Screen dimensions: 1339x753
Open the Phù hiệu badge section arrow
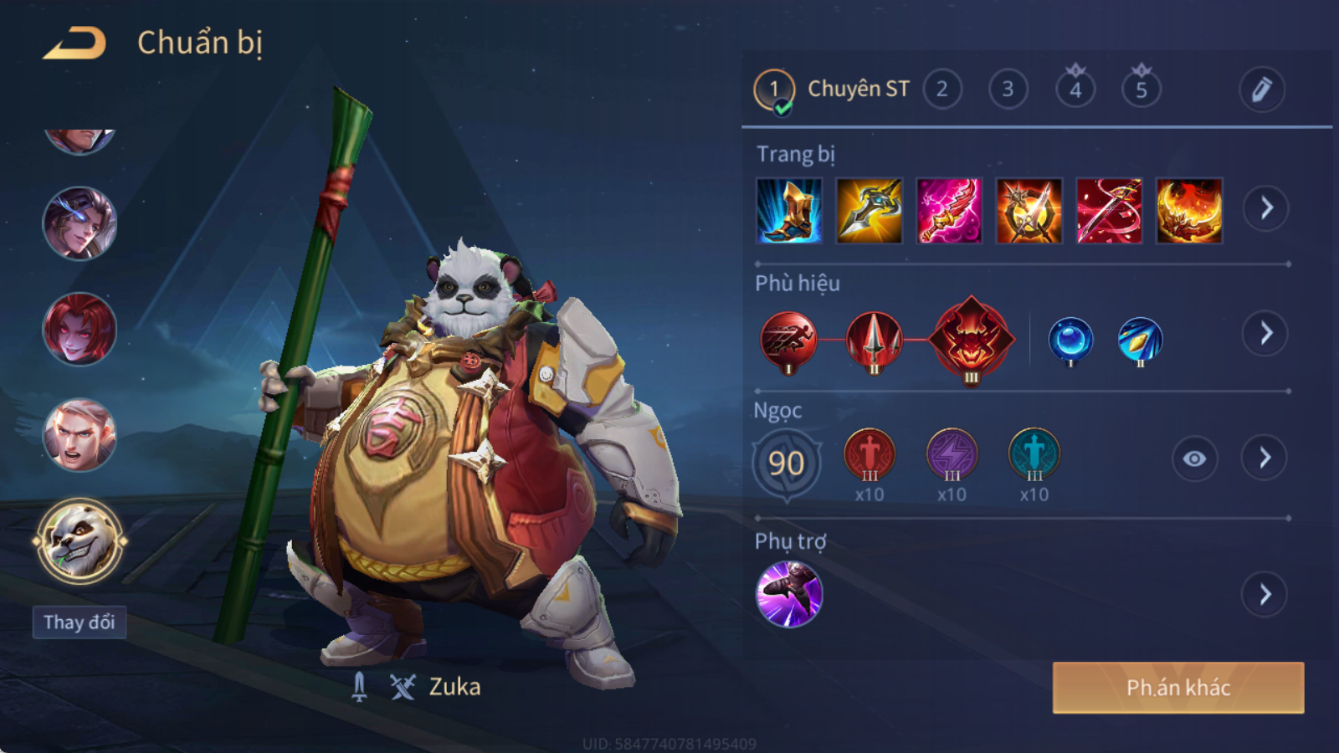tap(1266, 333)
